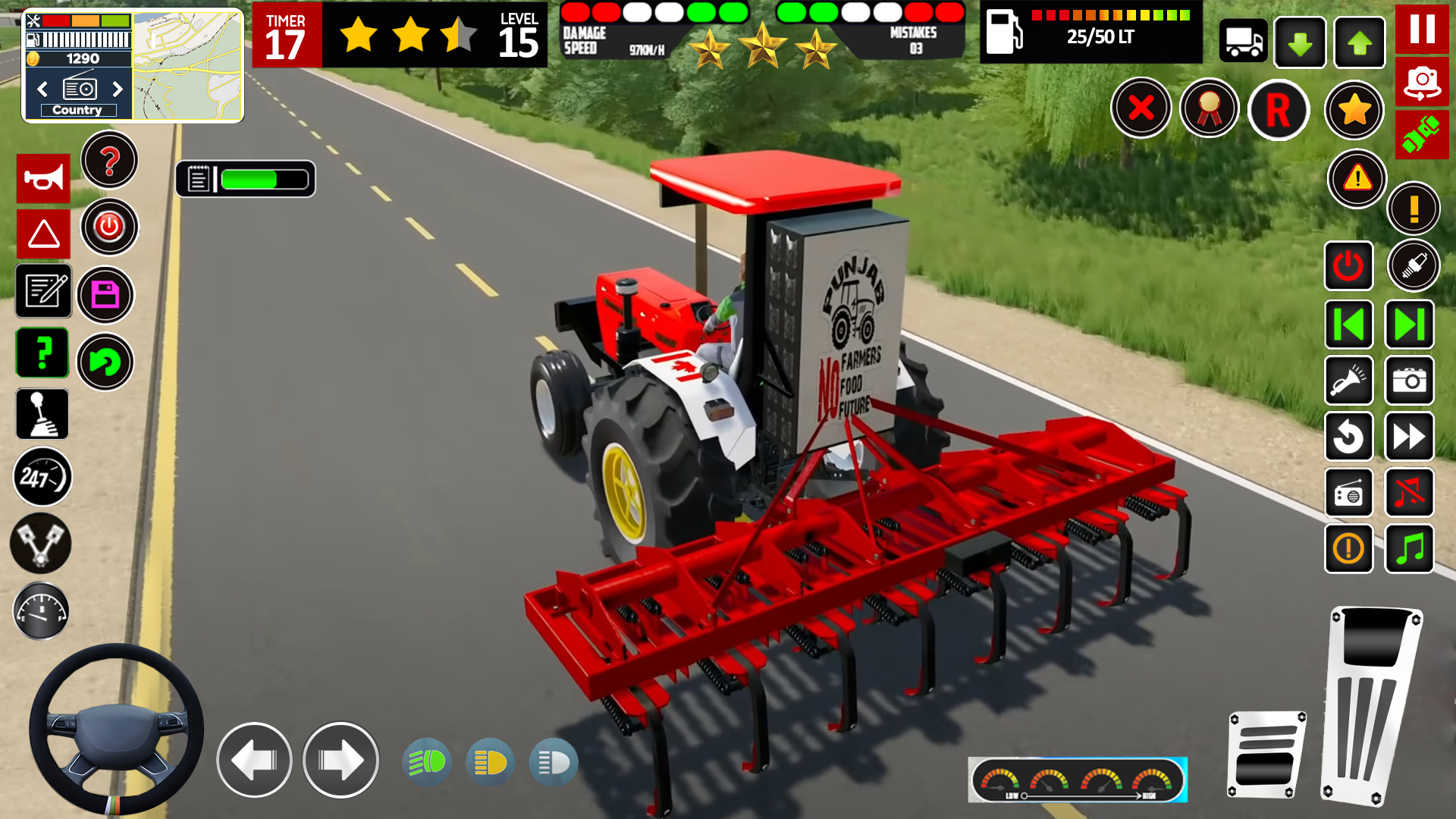
Task: Steer left using the left arrow button
Action: [x=254, y=761]
